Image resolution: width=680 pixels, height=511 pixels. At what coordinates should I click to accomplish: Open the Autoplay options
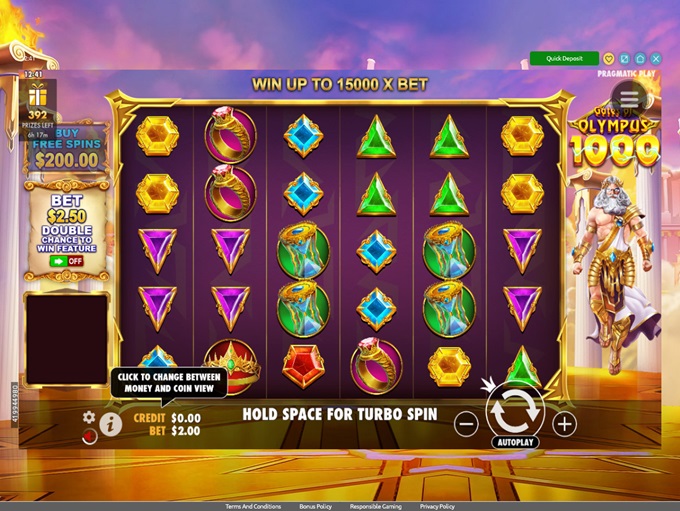point(515,441)
